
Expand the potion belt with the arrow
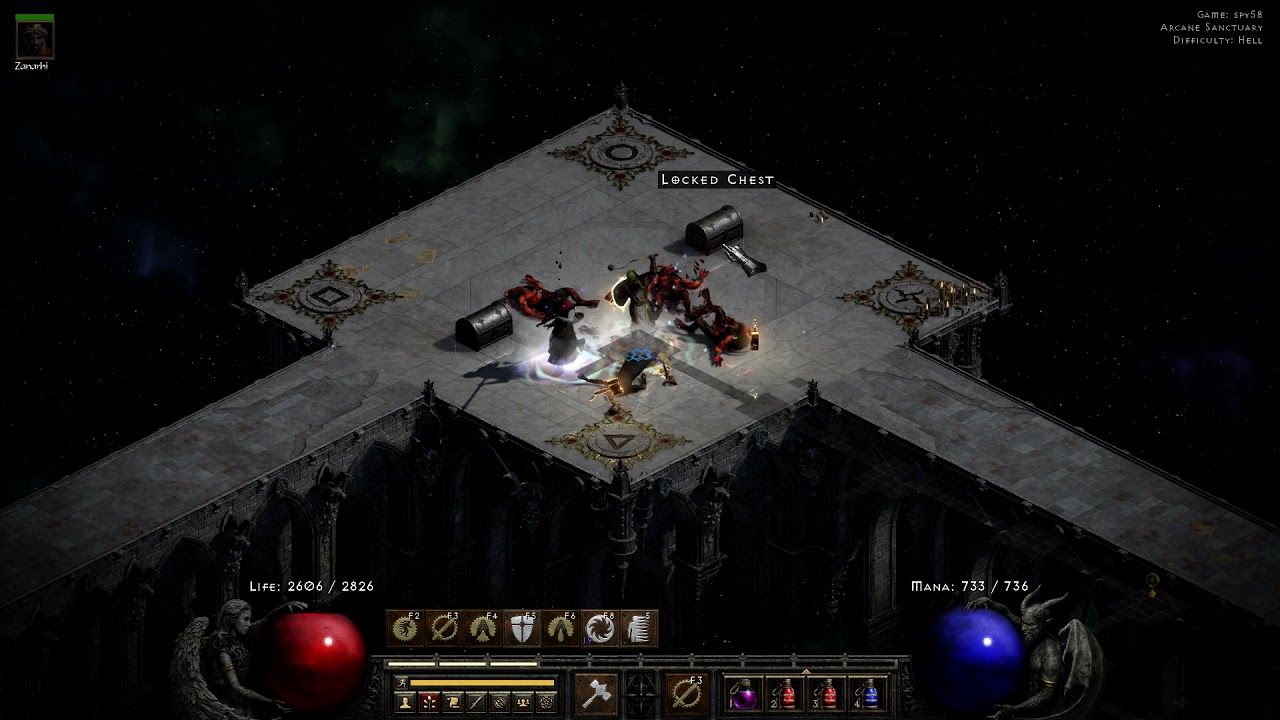coord(806,671)
